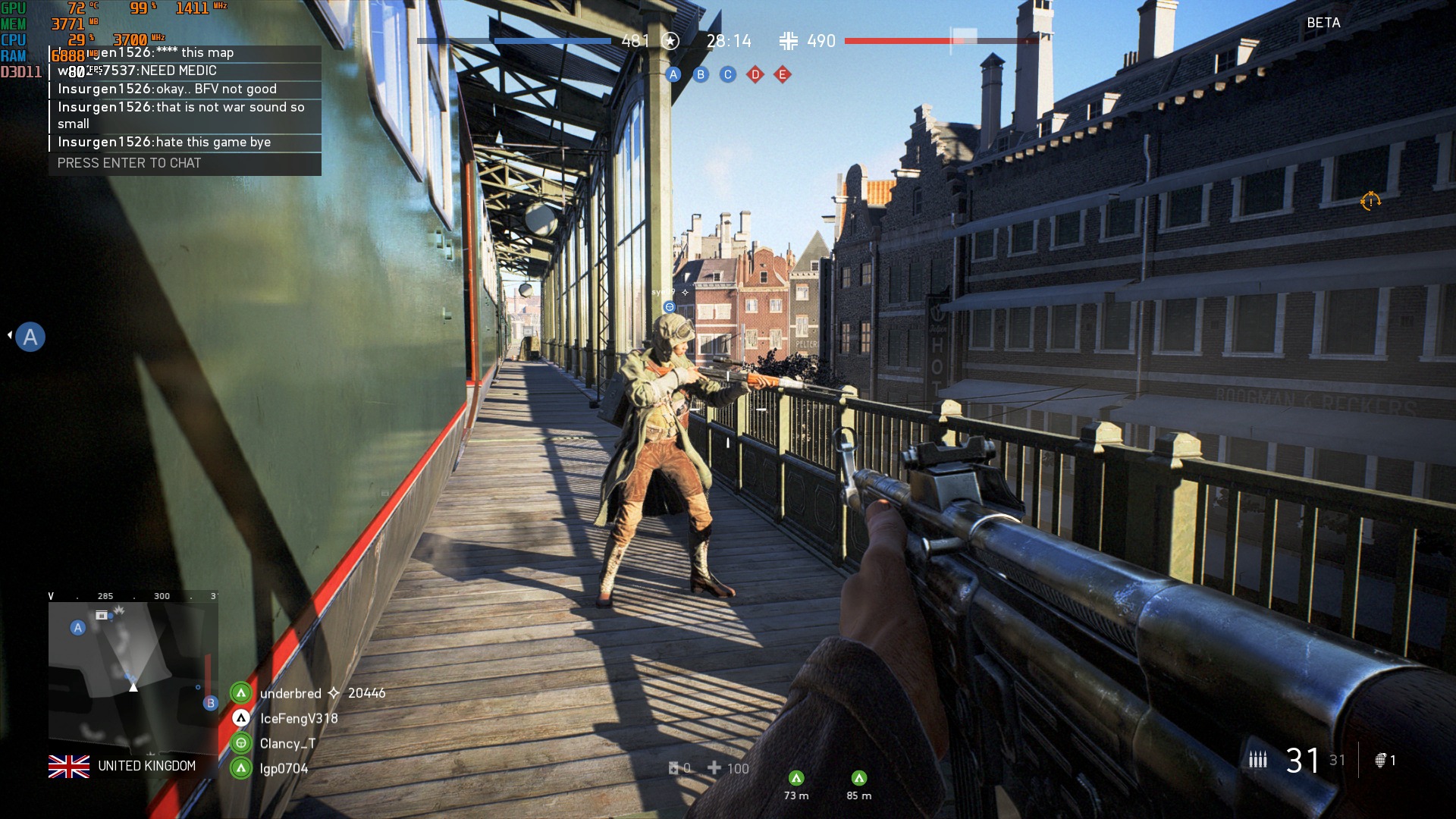Click the large objective A edge marker

click(30, 337)
